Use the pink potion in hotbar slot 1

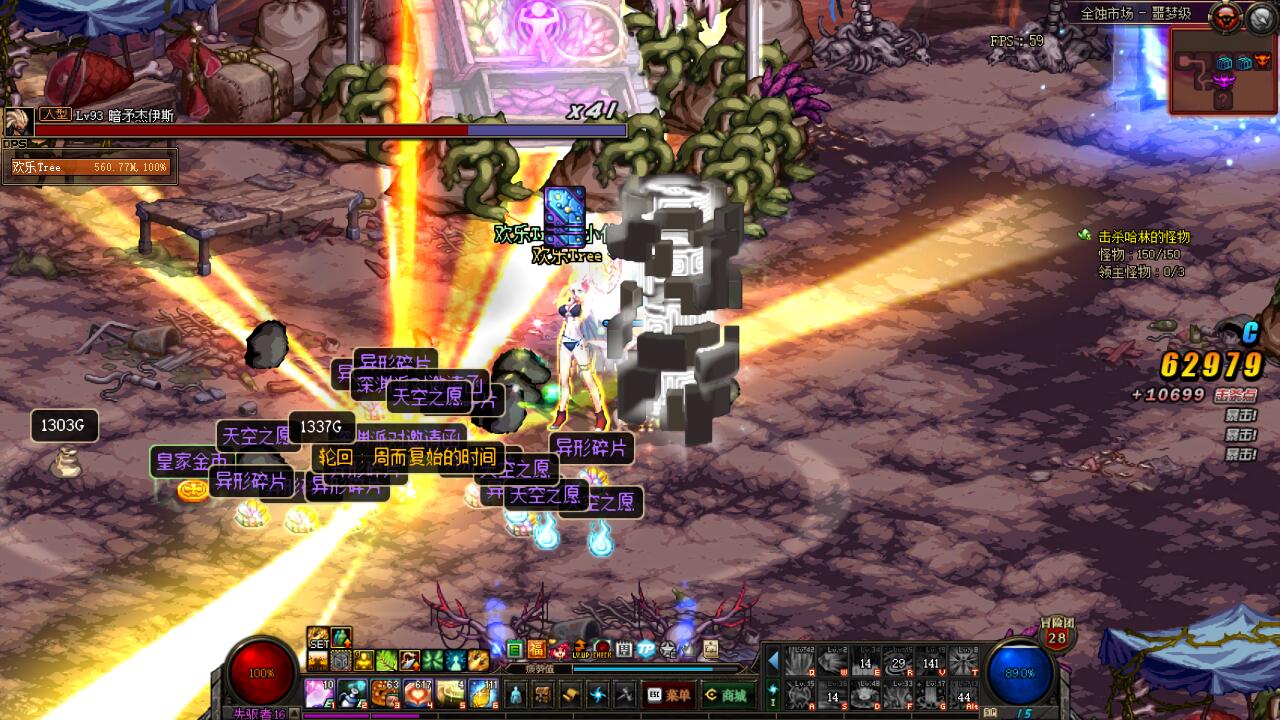pos(319,692)
